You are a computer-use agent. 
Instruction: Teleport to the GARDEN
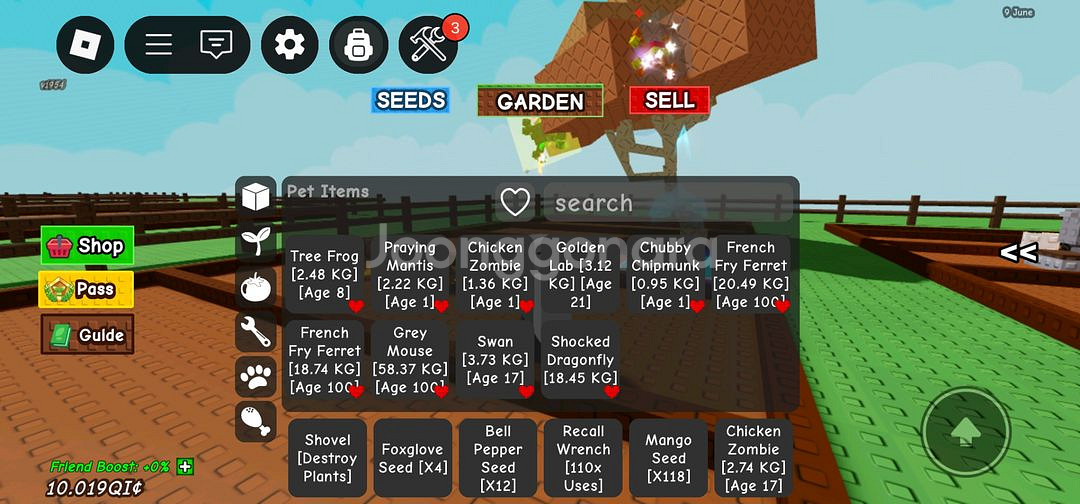click(540, 101)
